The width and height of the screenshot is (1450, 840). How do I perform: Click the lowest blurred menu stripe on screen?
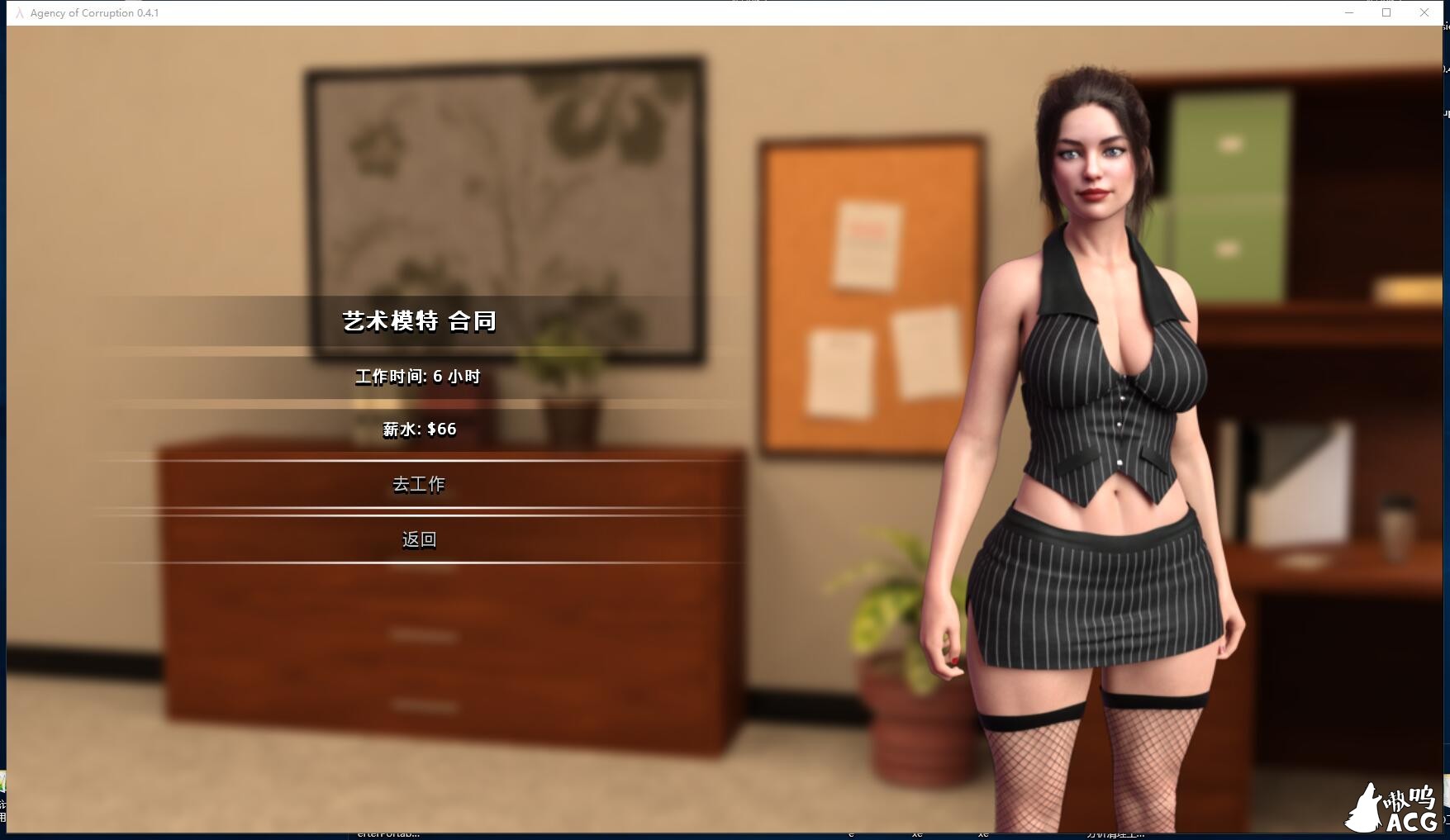420,706
